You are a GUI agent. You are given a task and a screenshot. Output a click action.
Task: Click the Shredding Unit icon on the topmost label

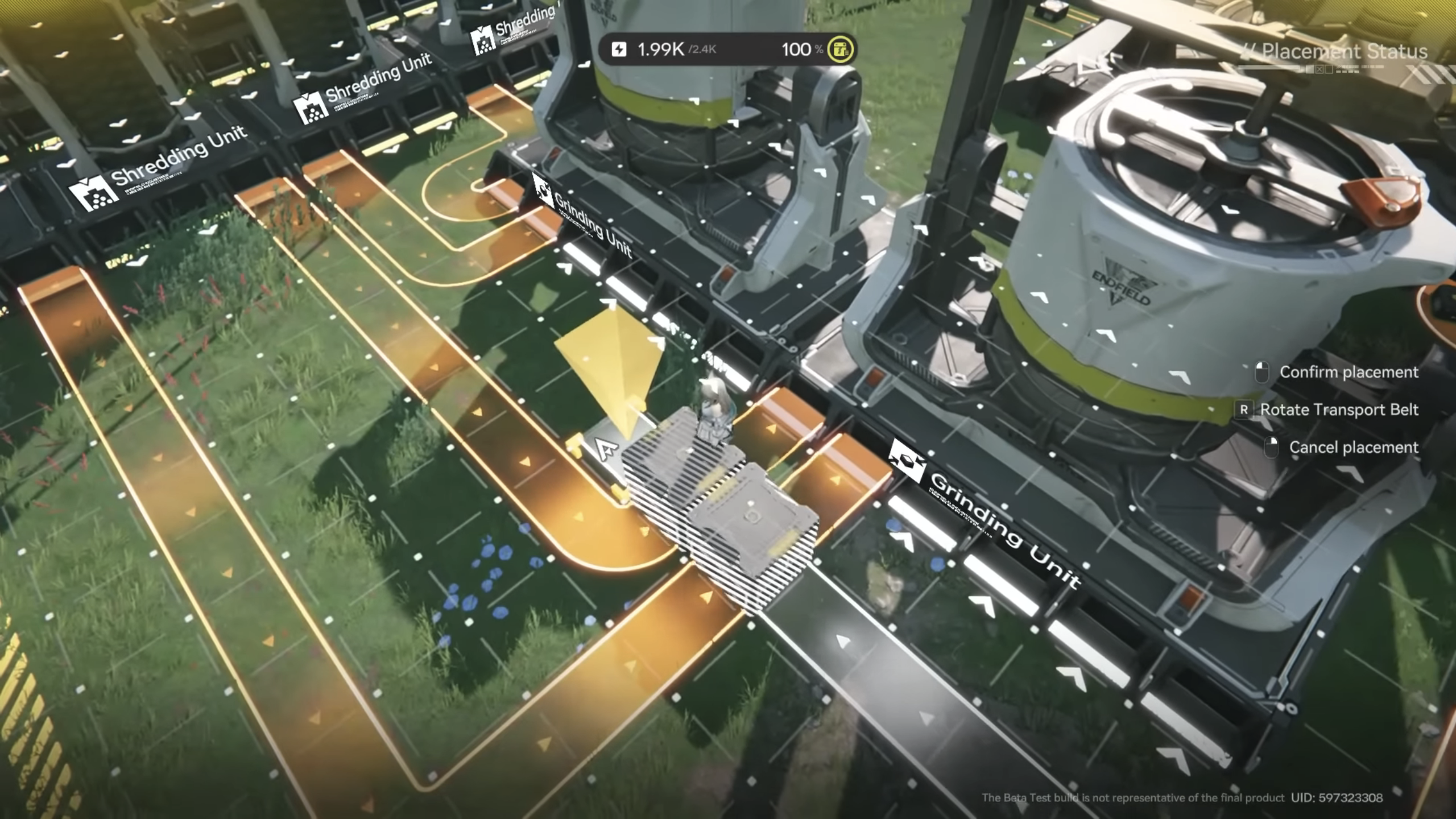click(483, 40)
